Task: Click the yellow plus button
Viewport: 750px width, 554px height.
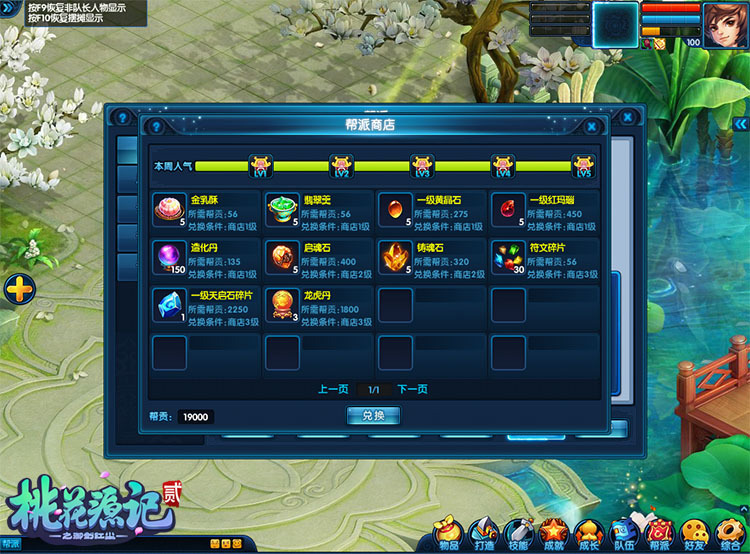Action: point(20,291)
